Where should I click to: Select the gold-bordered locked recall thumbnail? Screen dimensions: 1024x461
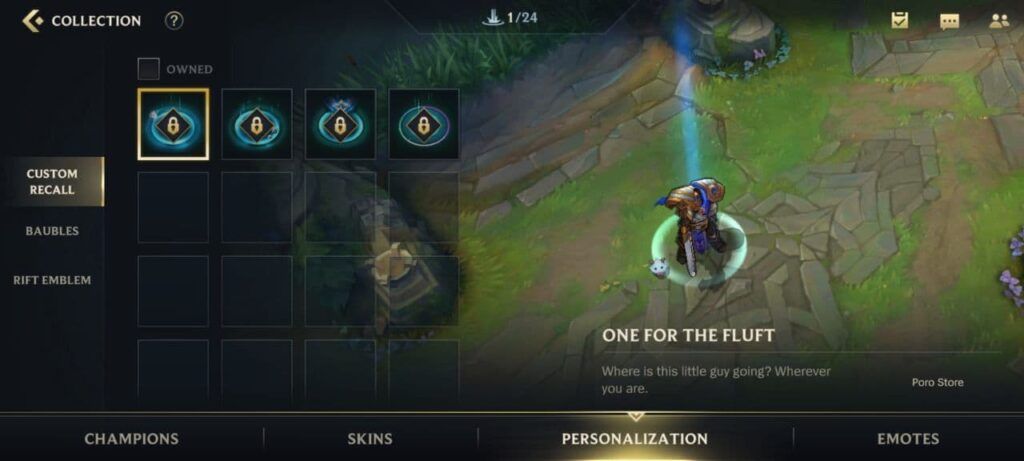point(173,124)
